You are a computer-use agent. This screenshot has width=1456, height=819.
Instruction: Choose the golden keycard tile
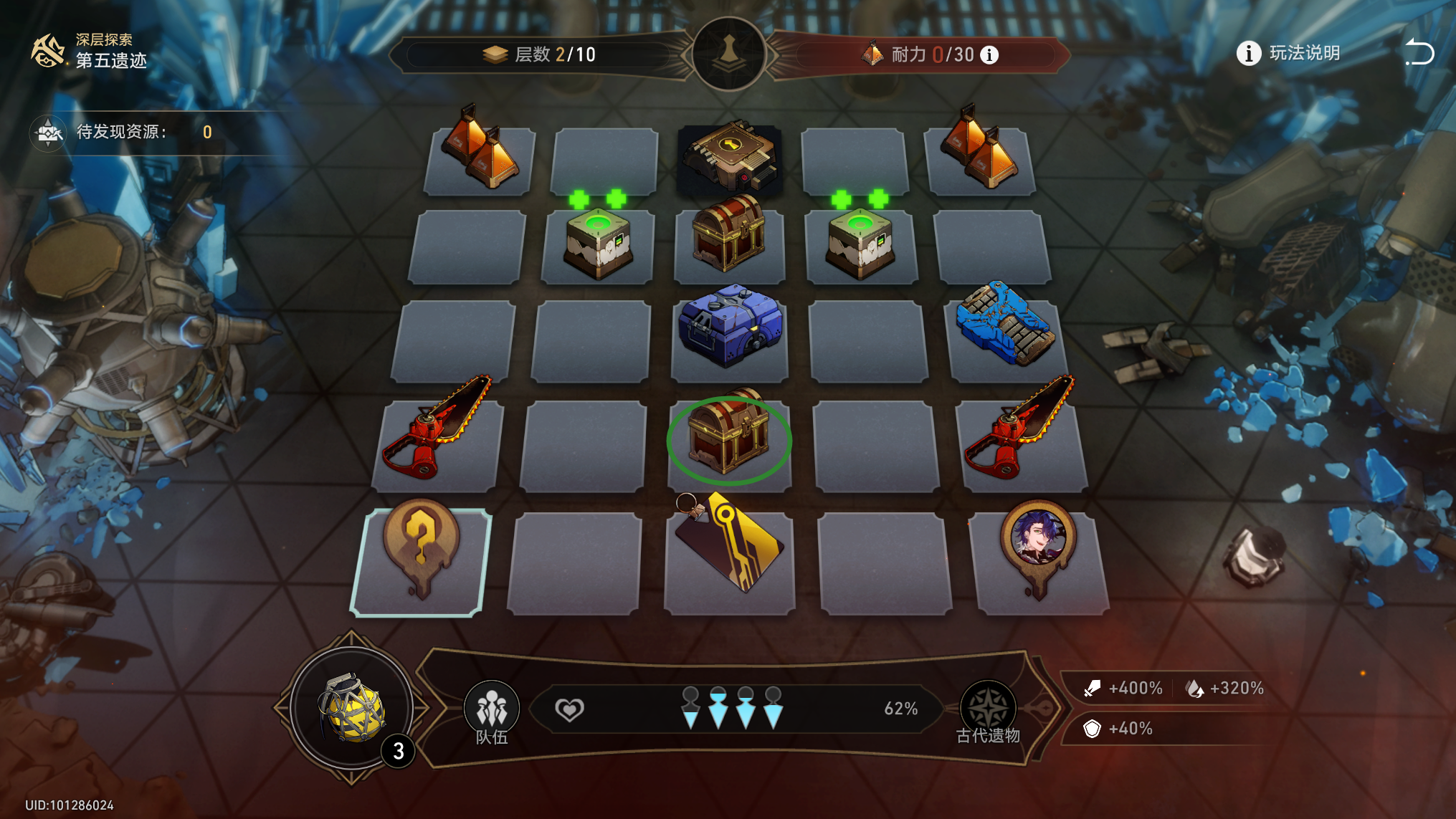(730, 548)
